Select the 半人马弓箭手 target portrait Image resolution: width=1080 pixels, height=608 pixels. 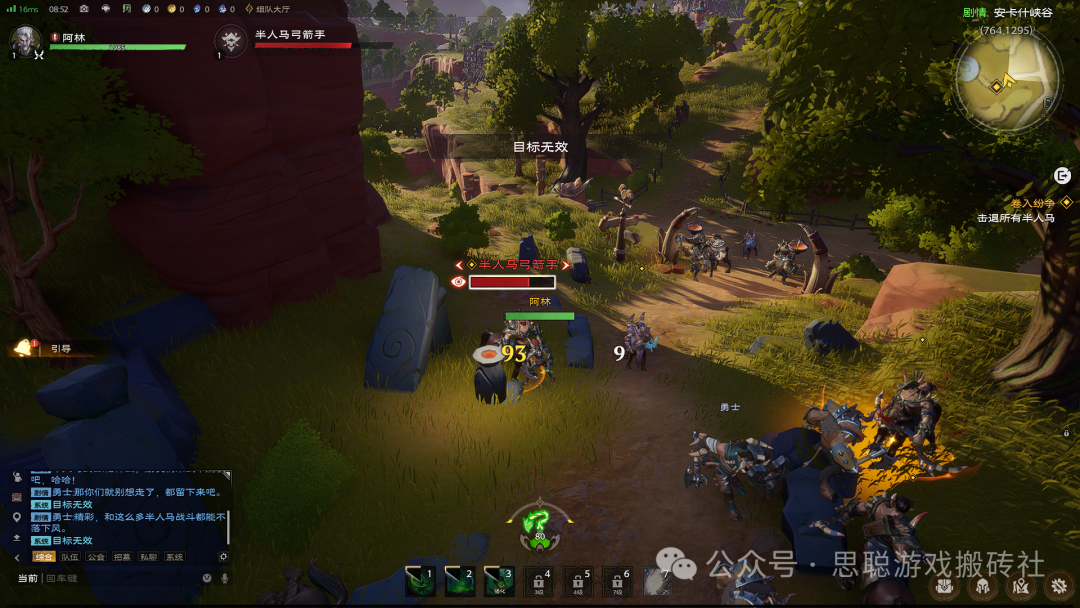pyautogui.click(x=231, y=41)
